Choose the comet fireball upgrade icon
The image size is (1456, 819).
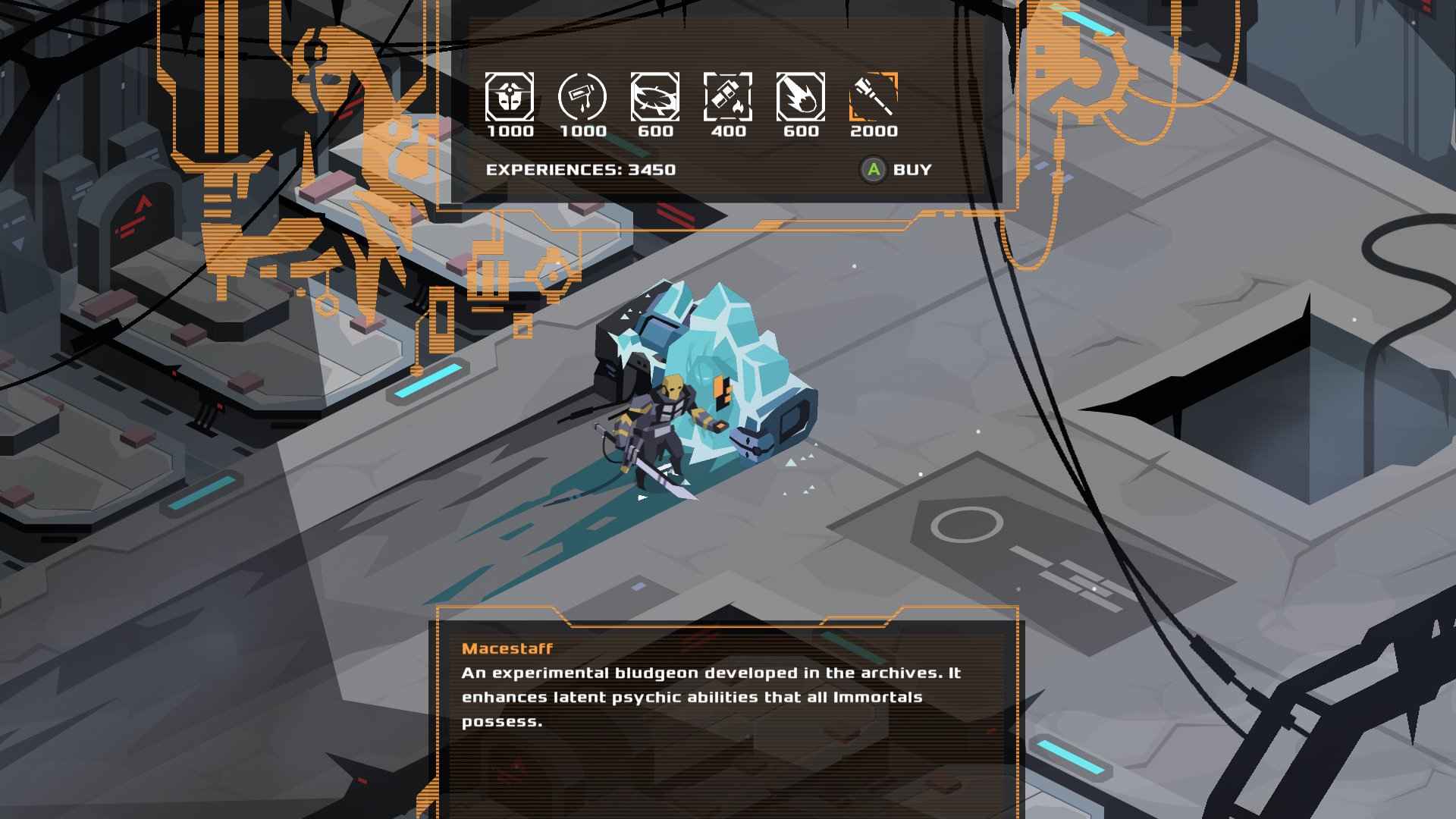(801, 97)
